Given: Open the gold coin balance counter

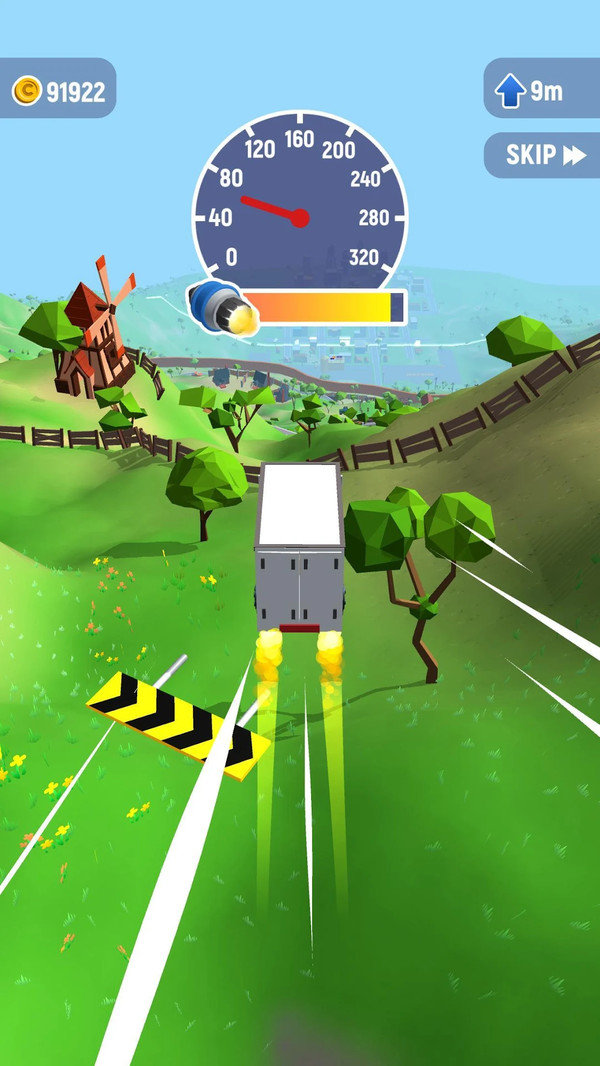Looking at the screenshot, I should point(58,92).
